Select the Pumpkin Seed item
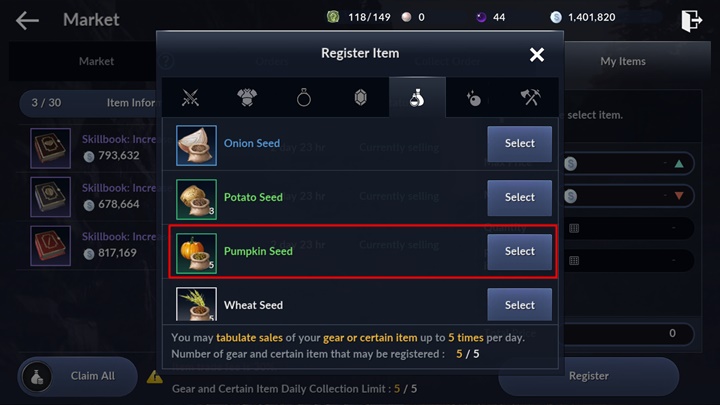 coord(519,251)
